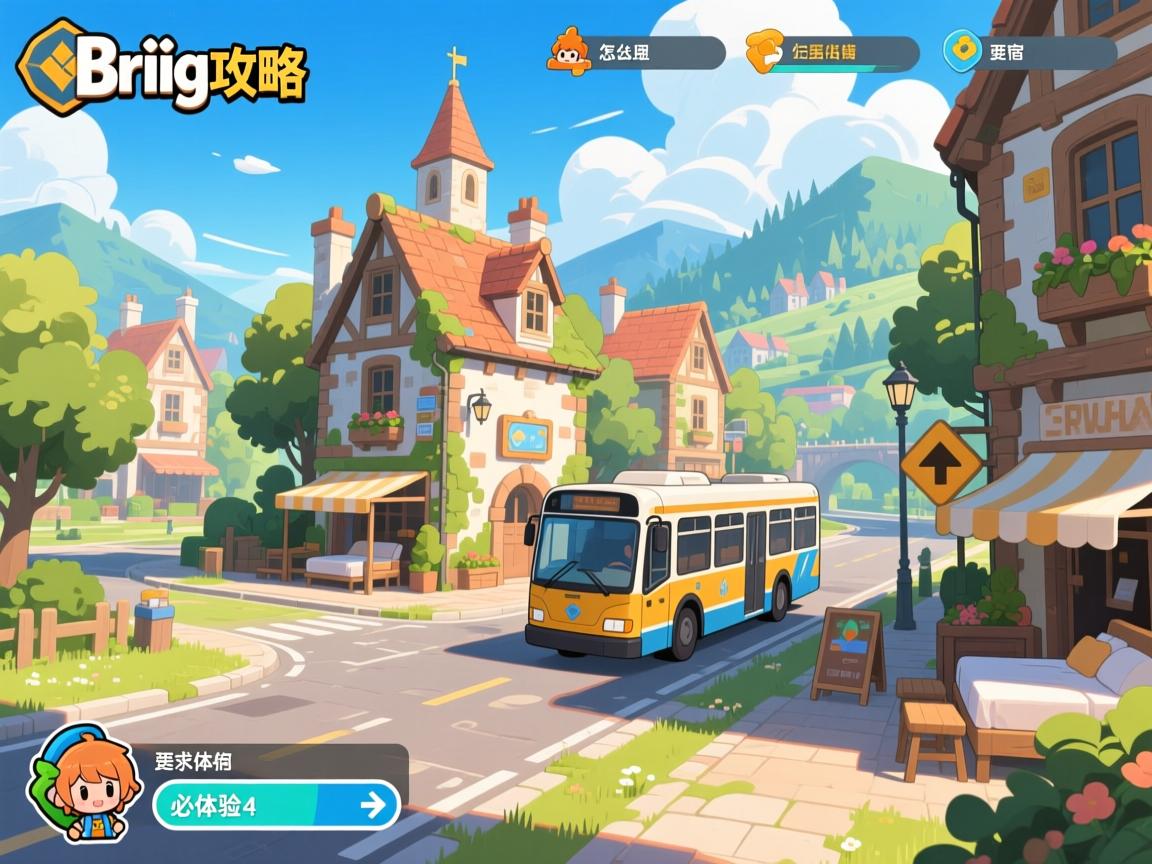
Task: Open the top pill with orange-haired mascot icon
Action: 636,52
